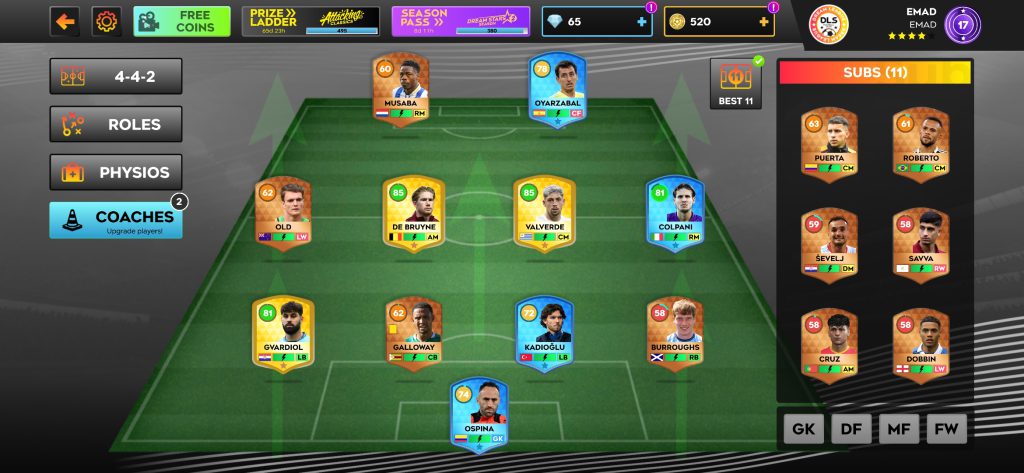Select De Bruyne's player card

pyautogui.click(x=413, y=214)
